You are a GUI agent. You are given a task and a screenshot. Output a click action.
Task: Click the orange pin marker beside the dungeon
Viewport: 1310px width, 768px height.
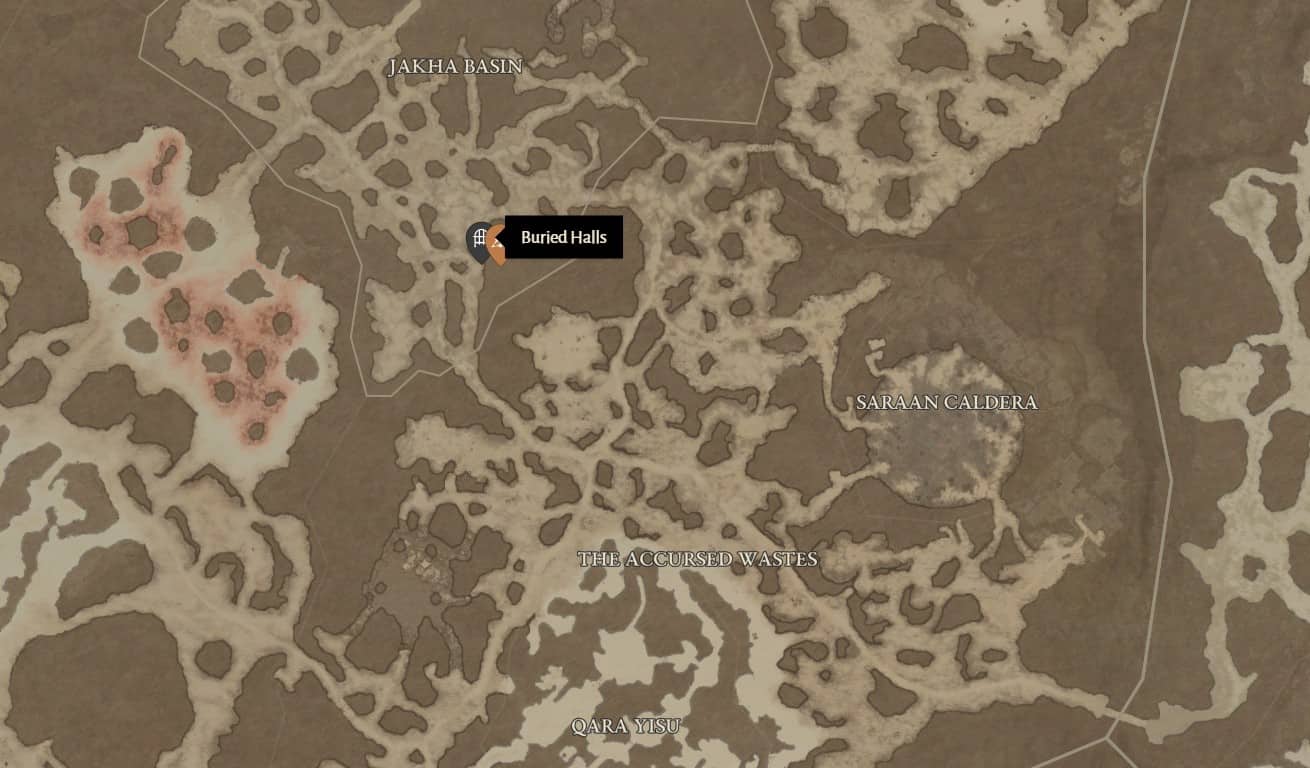[496, 248]
